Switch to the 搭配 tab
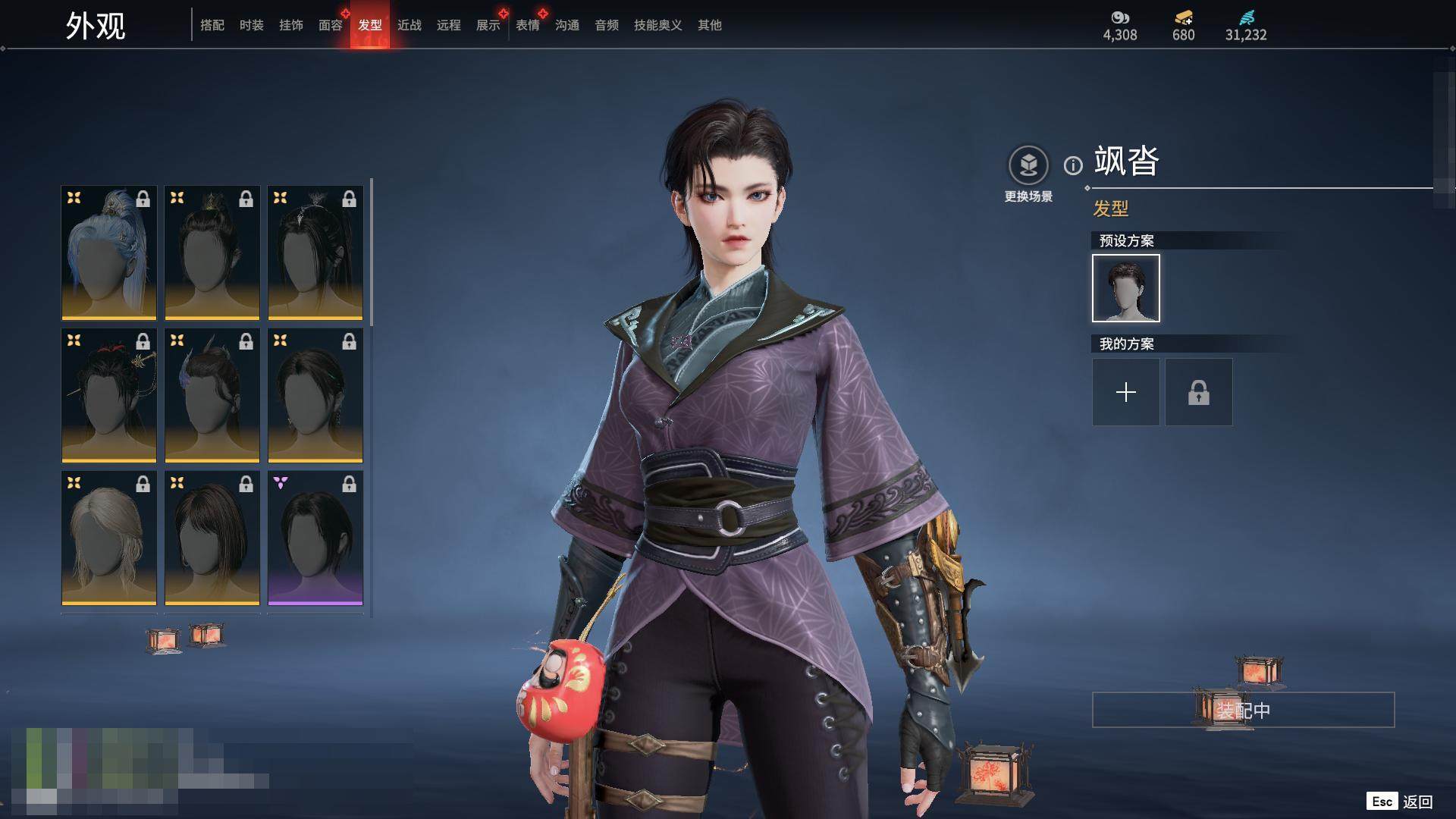 212,25
